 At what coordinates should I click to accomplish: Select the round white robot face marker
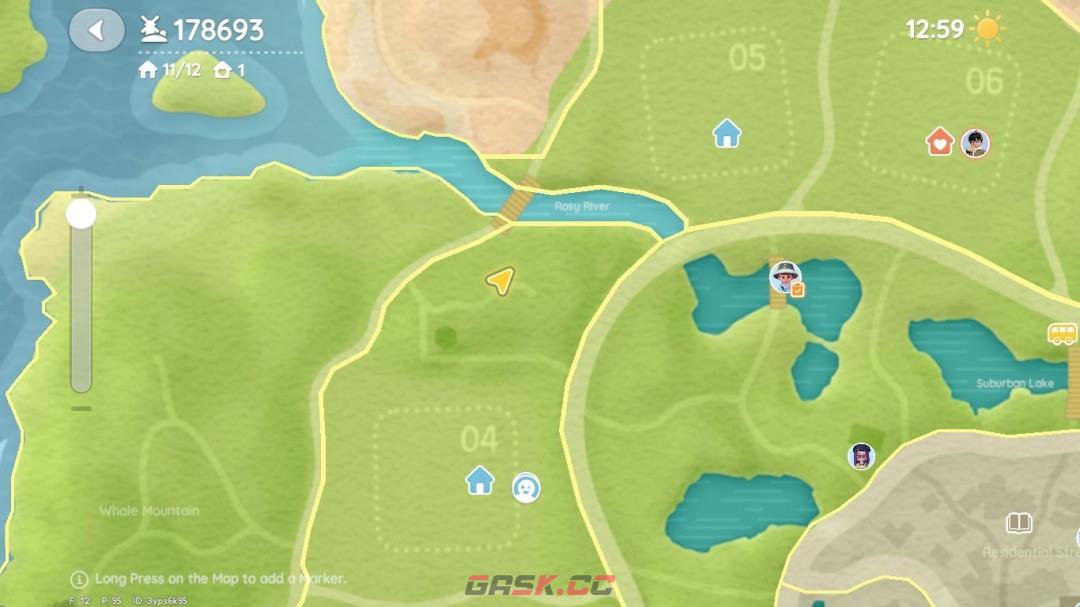(x=526, y=488)
